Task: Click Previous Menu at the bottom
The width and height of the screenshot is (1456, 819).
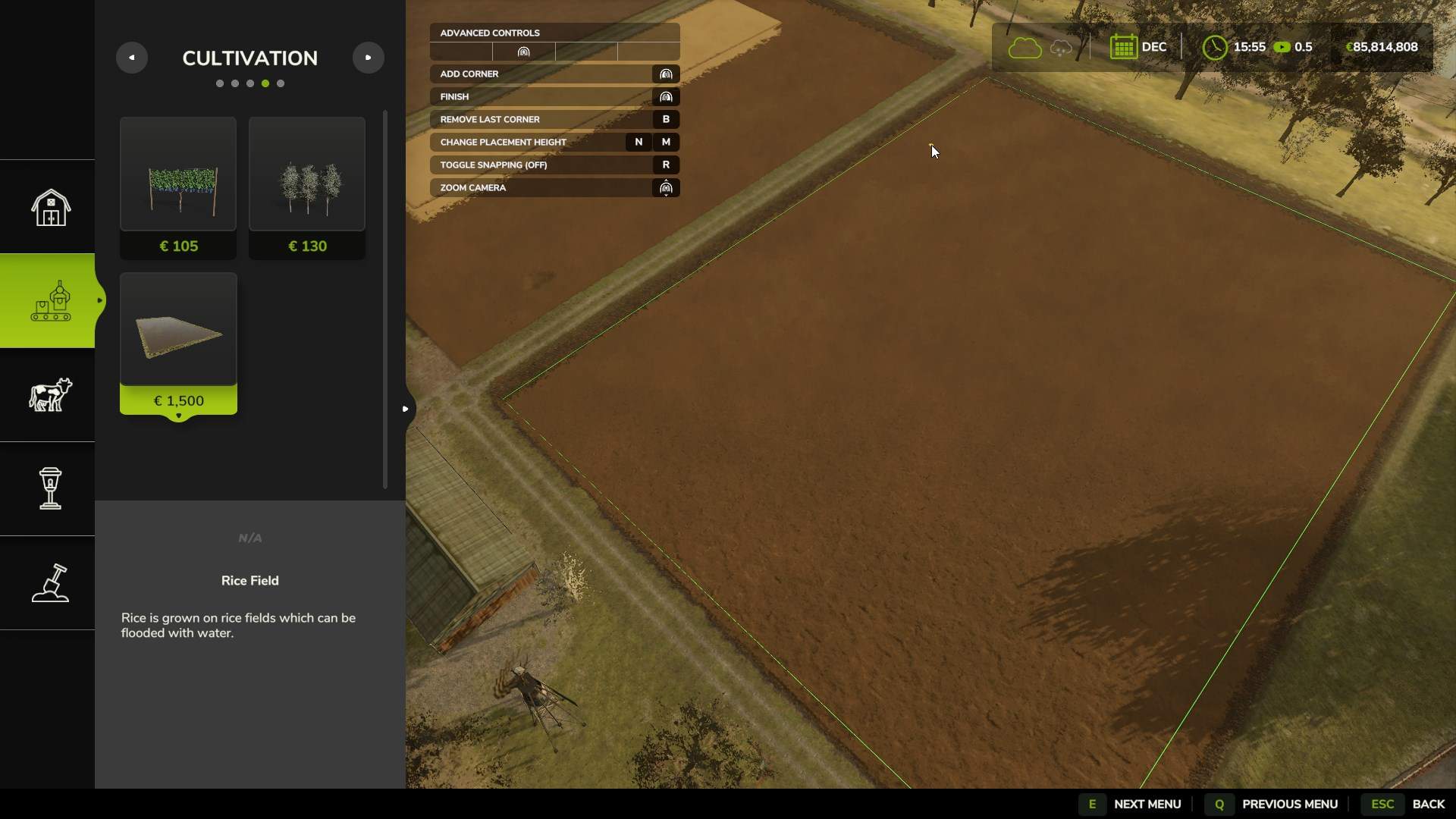Action: pos(1289,804)
